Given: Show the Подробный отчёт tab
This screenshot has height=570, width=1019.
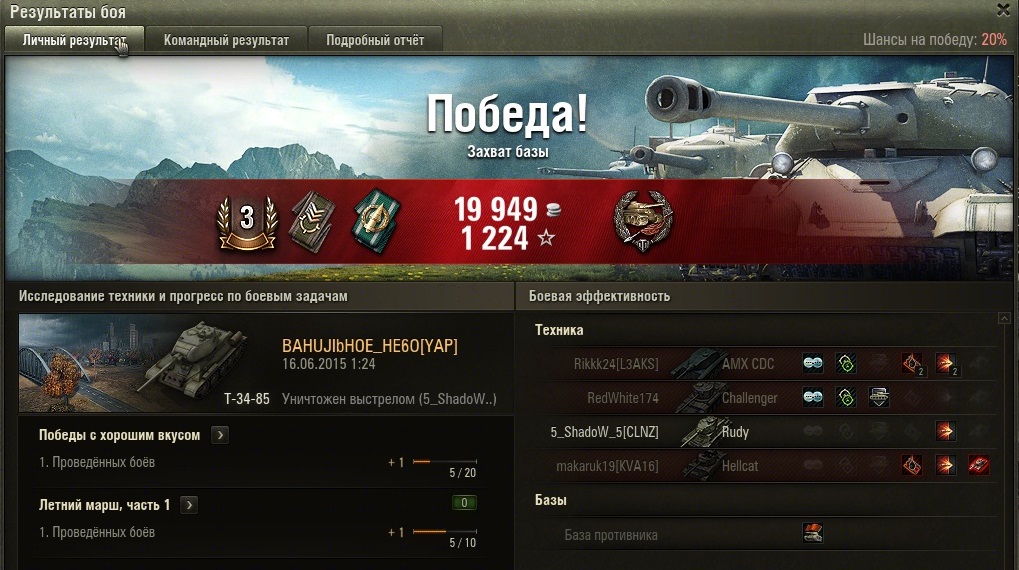Looking at the screenshot, I should [x=374, y=40].
